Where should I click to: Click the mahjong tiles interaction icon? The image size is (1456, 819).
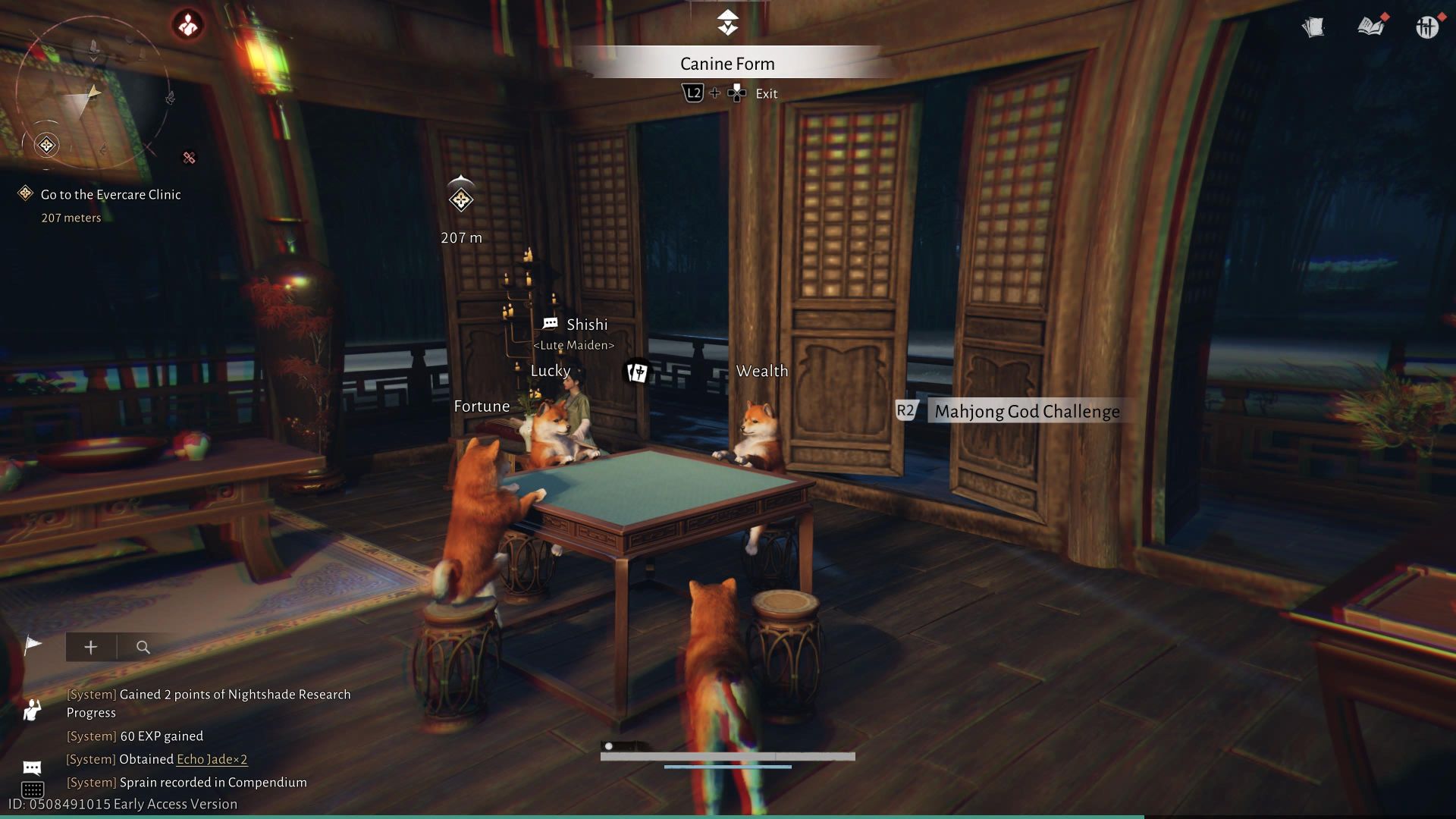point(636,372)
